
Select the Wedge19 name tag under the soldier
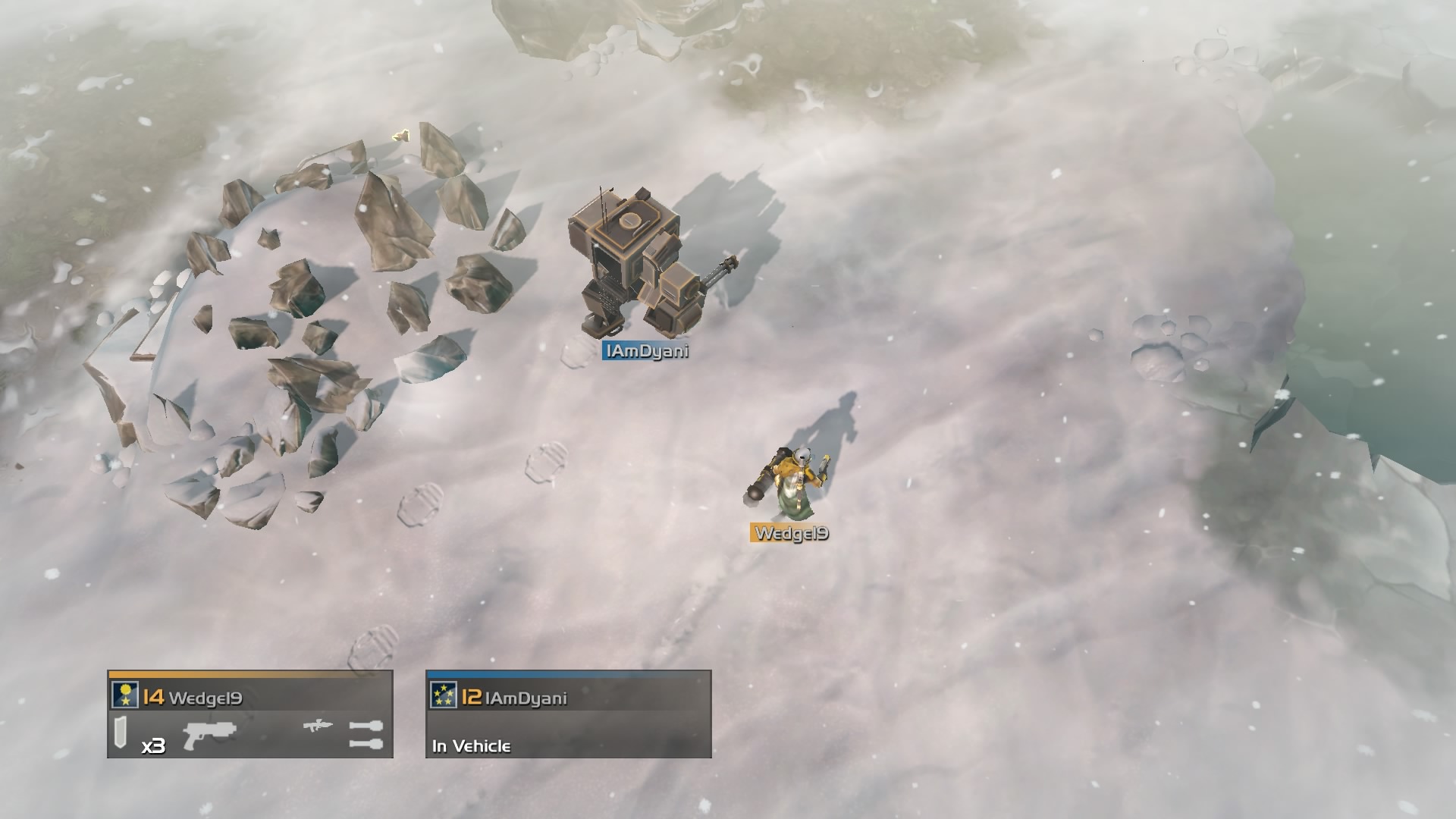coord(790,533)
